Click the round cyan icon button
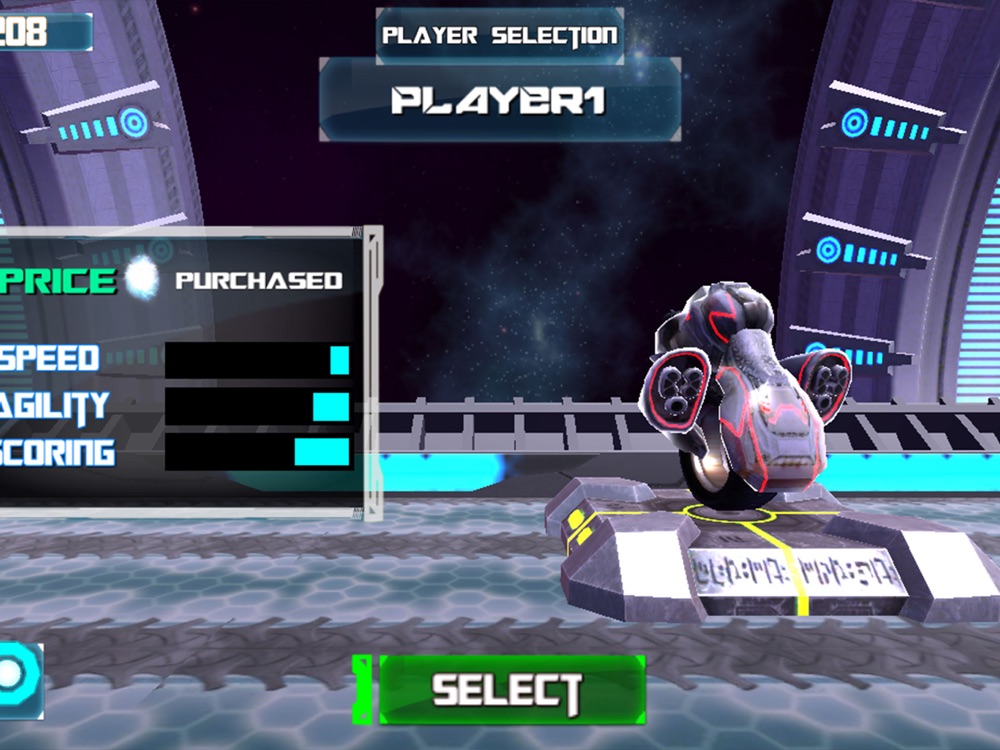 click(x=14, y=678)
